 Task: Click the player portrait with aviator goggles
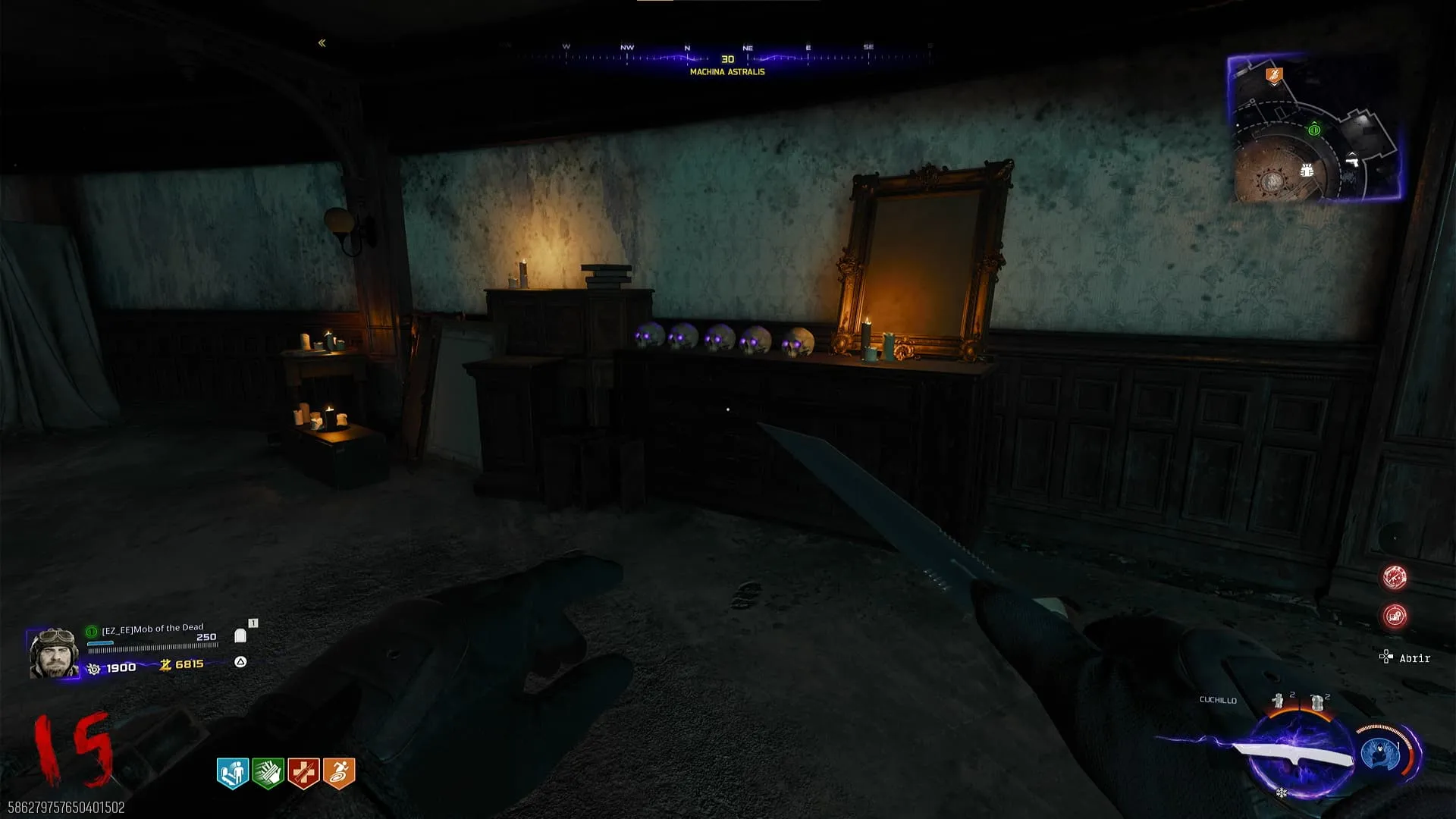[x=53, y=652]
